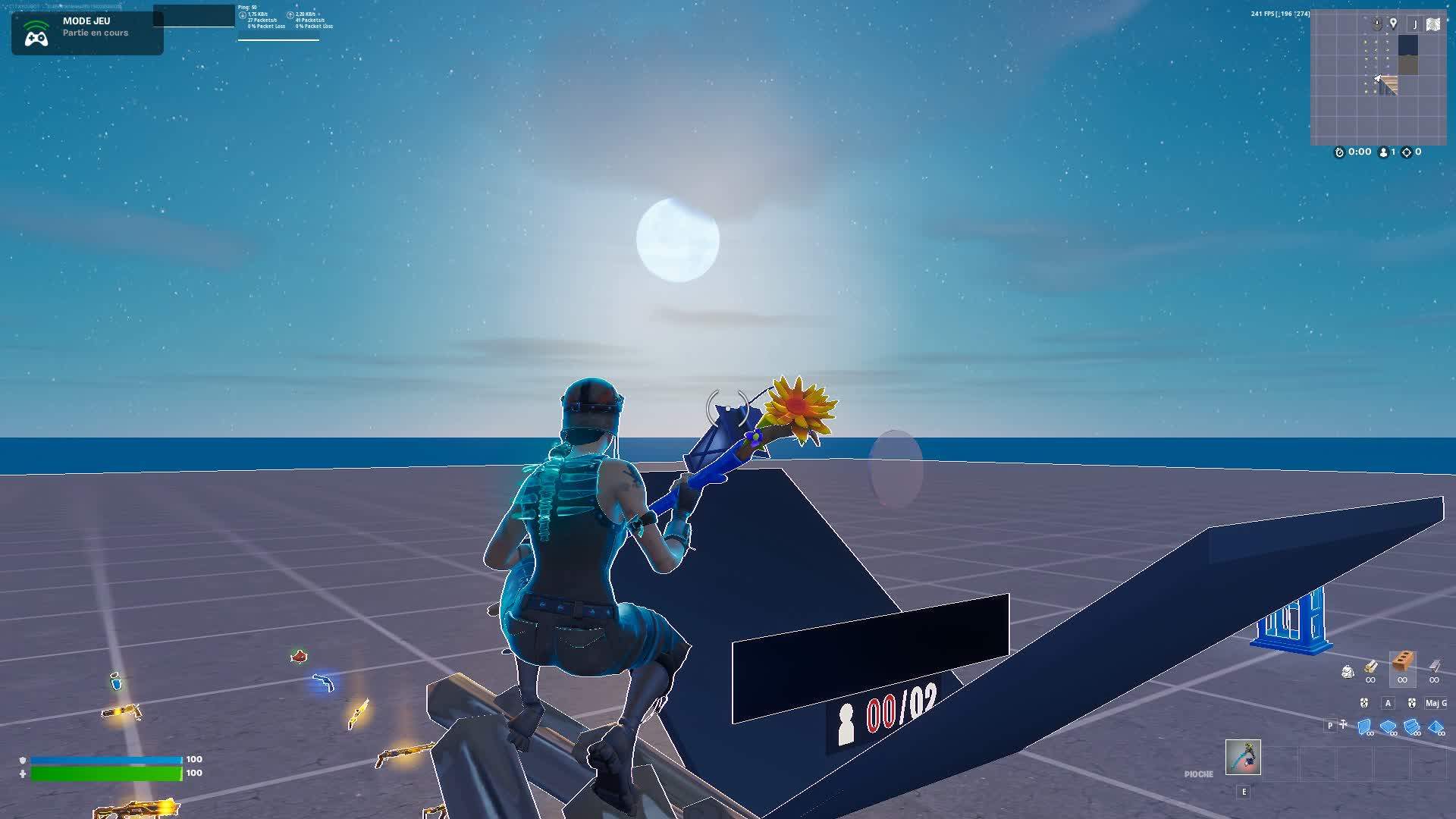
Task: Click the map icon above the minimap
Action: [1433, 24]
